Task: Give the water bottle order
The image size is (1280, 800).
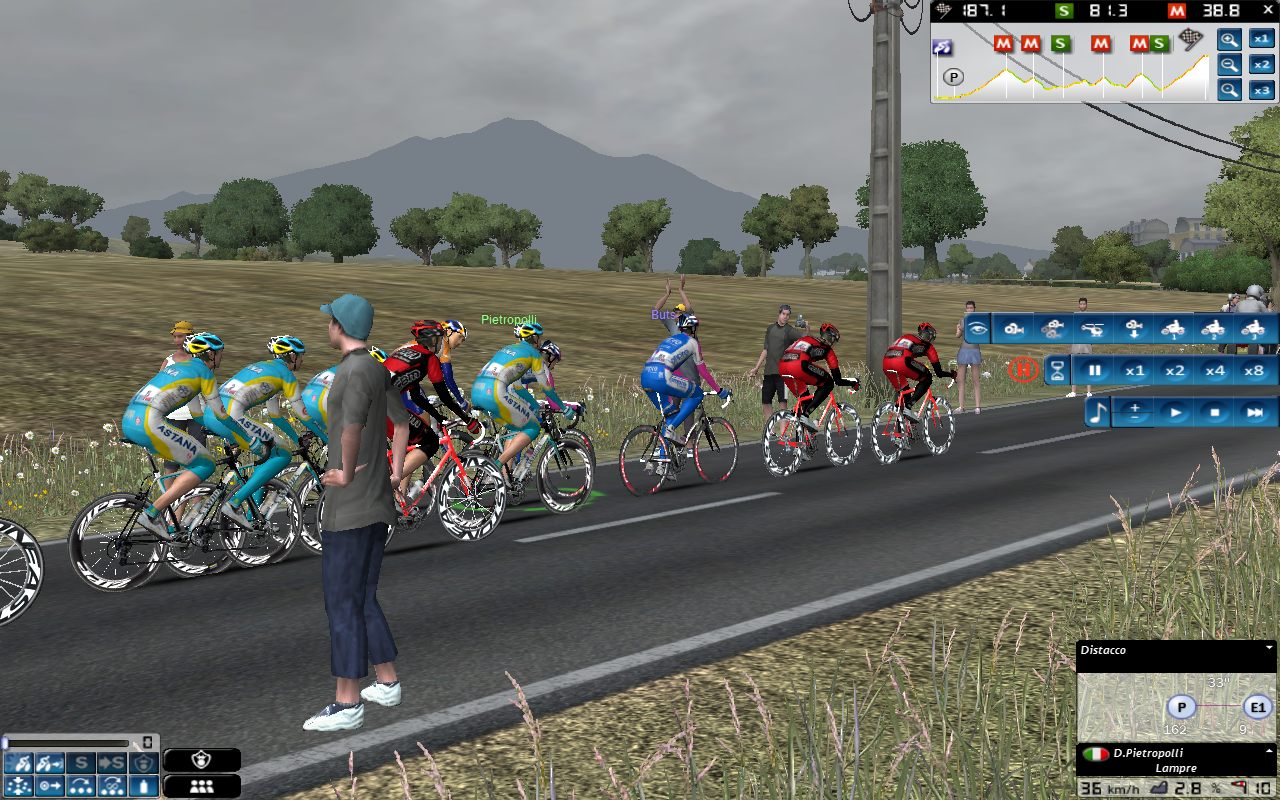Action: tap(146, 786)
